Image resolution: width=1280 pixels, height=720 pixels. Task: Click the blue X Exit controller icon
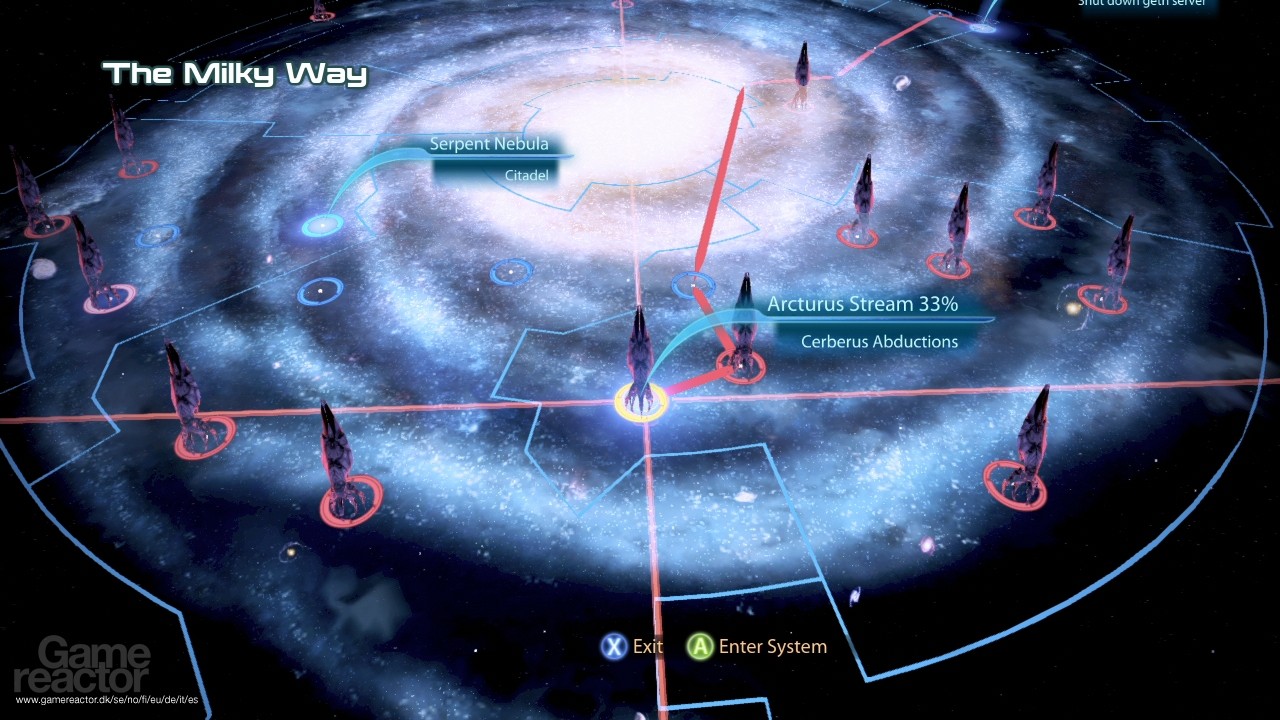point(613,647)
